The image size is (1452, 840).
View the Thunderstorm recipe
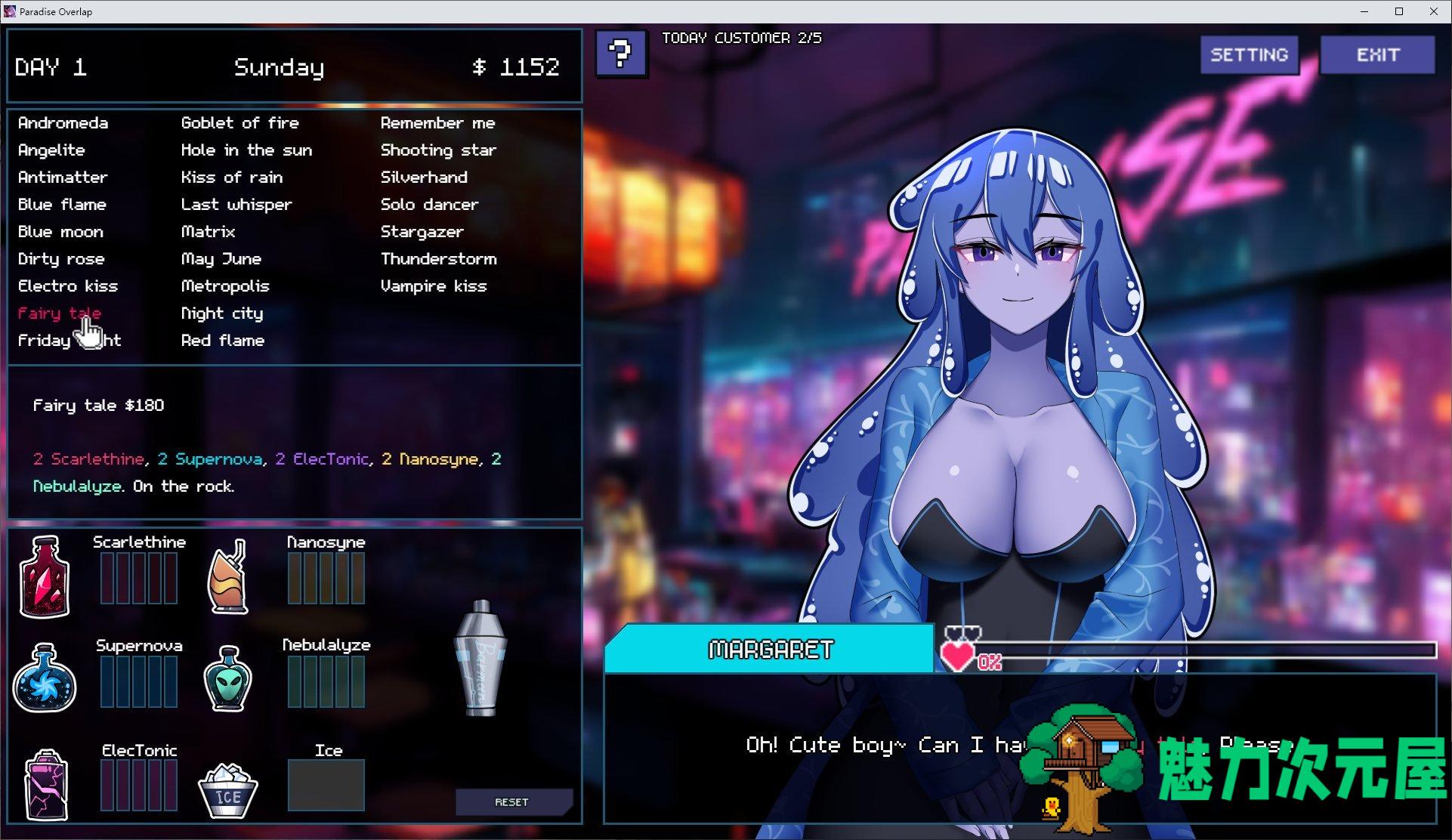coord(439,259)
